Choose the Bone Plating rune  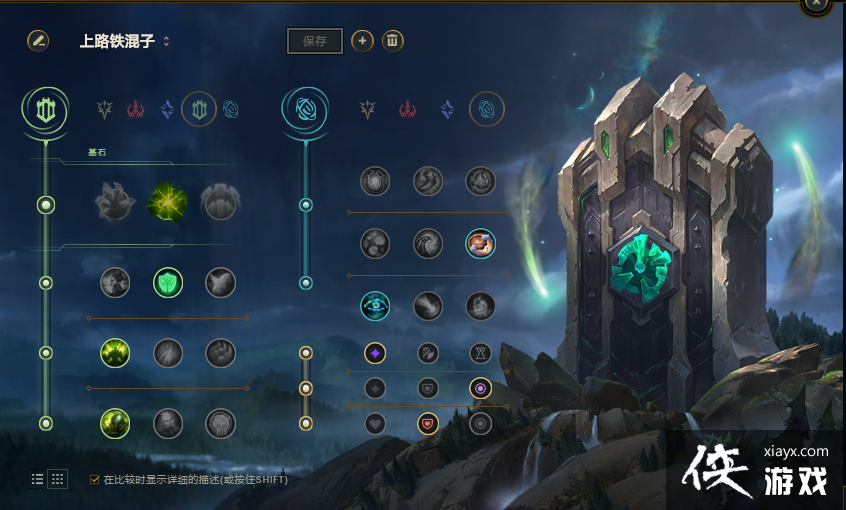click(221, 353)
